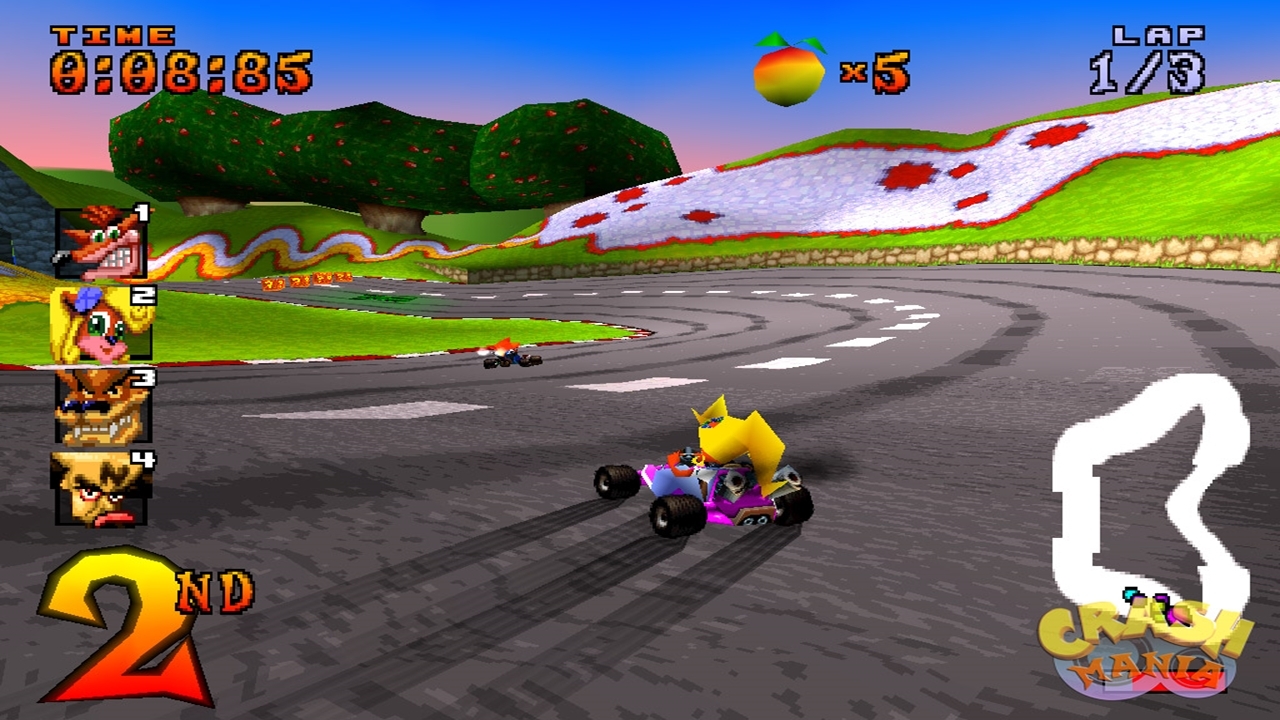Open the white track minimap

[1150, 490]
